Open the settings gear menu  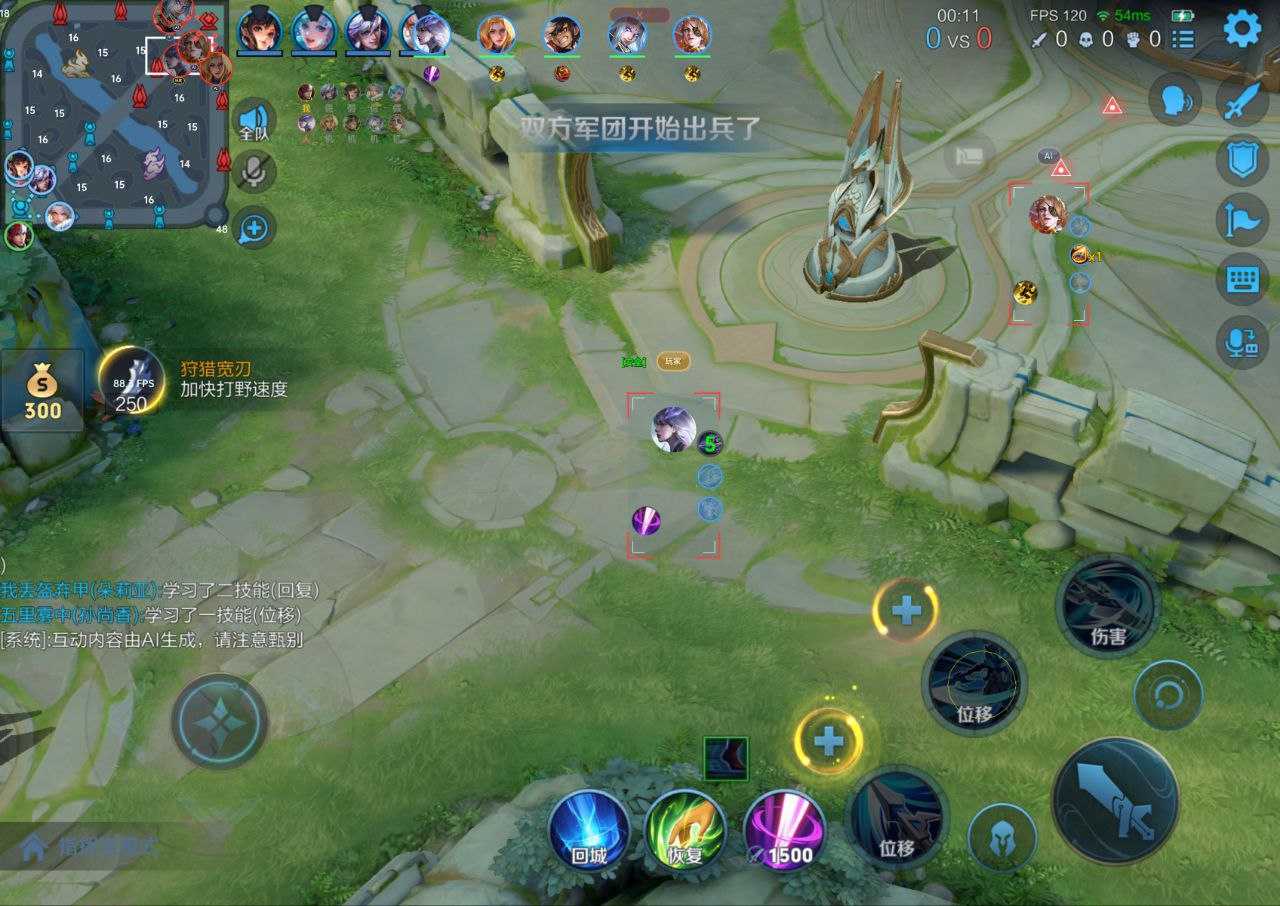point(1242,28)
